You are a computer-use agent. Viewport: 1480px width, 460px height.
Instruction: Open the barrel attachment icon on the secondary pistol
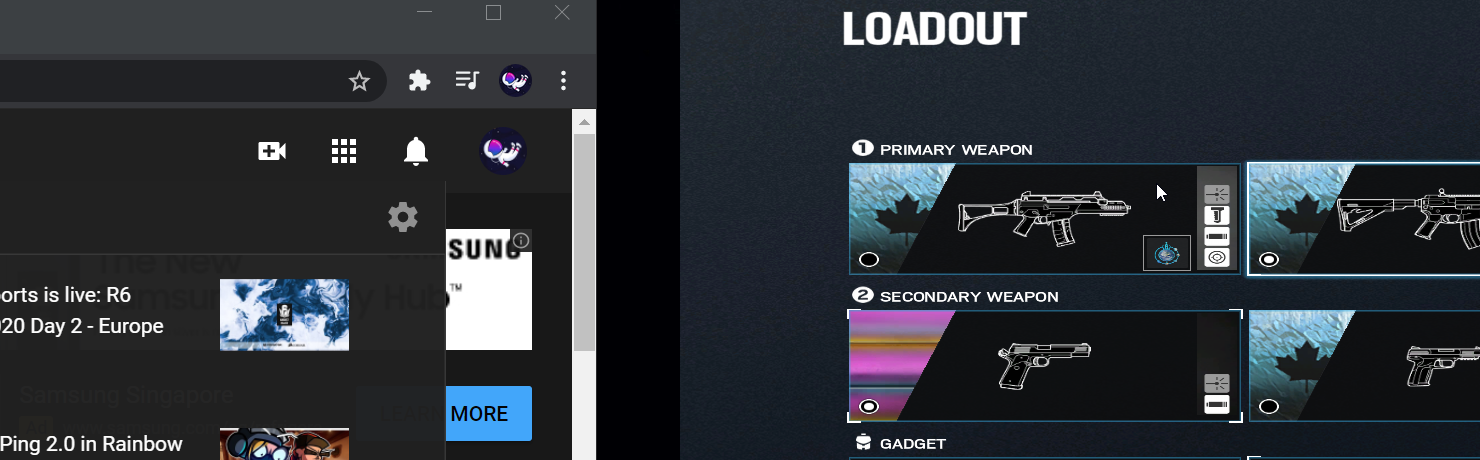(1217, 404)
